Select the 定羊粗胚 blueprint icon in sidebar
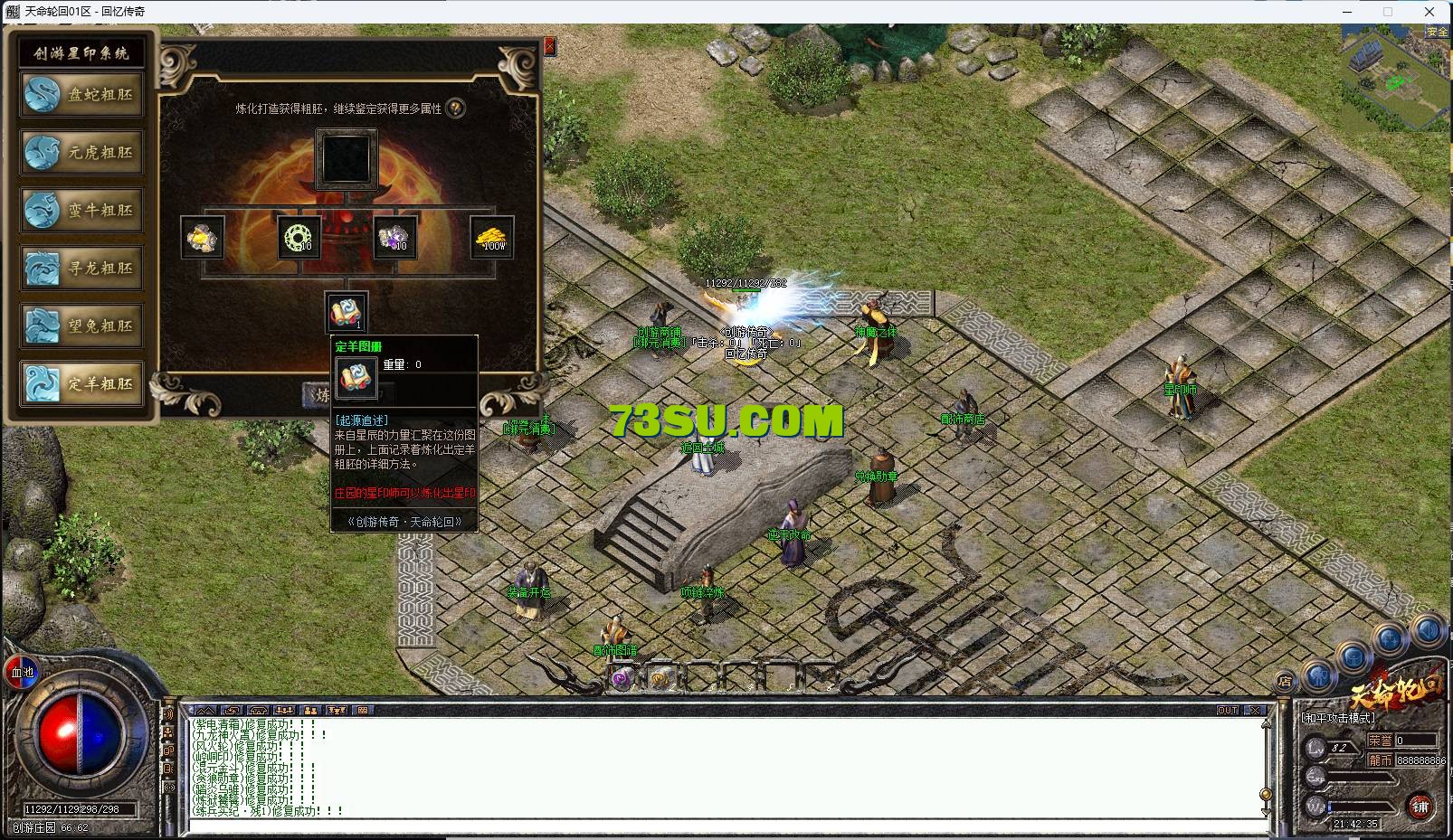Viewport: 1453px width, 840px height. (x=80, y=384)
